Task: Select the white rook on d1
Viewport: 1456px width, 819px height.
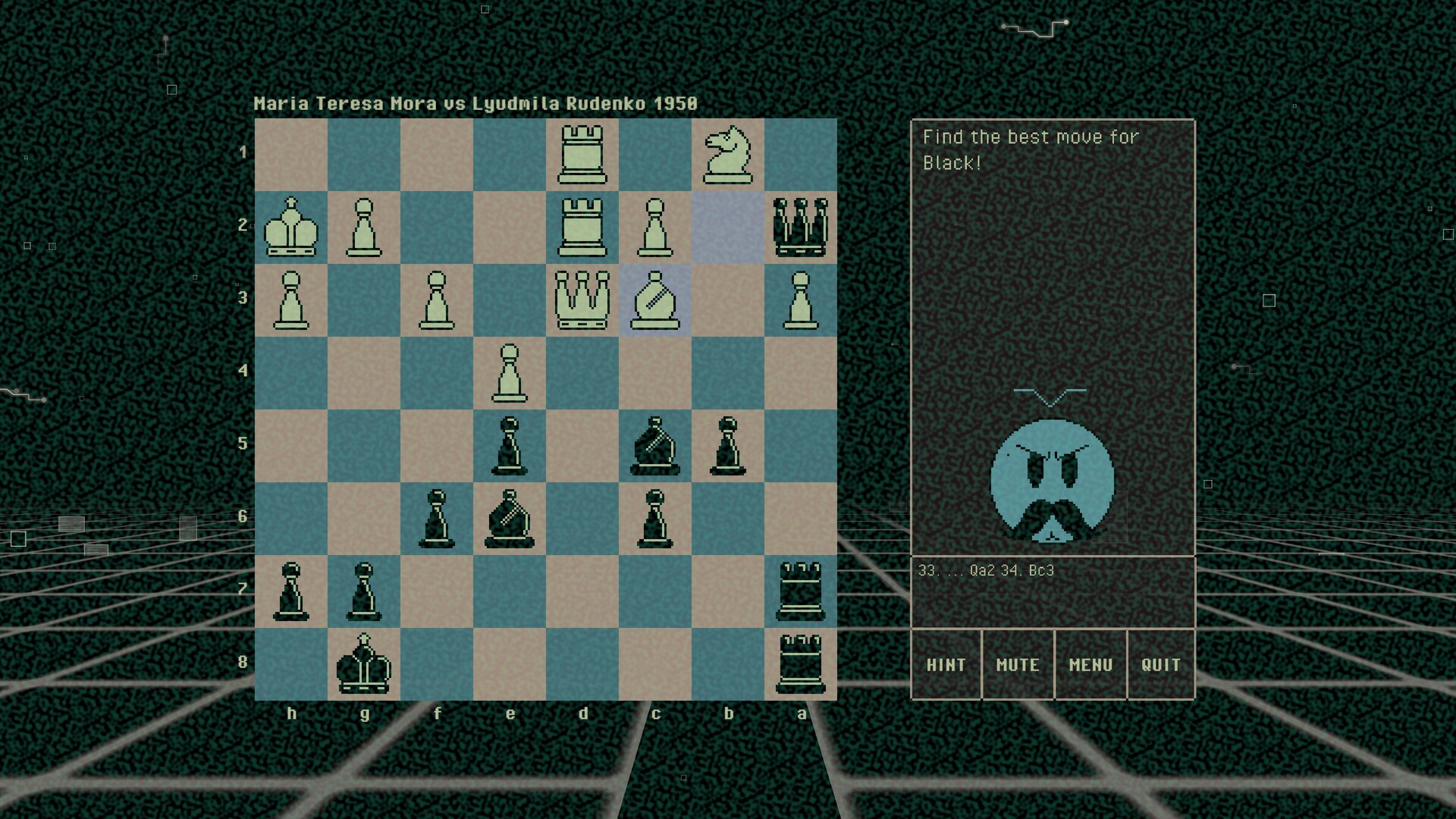Action: 583,152
